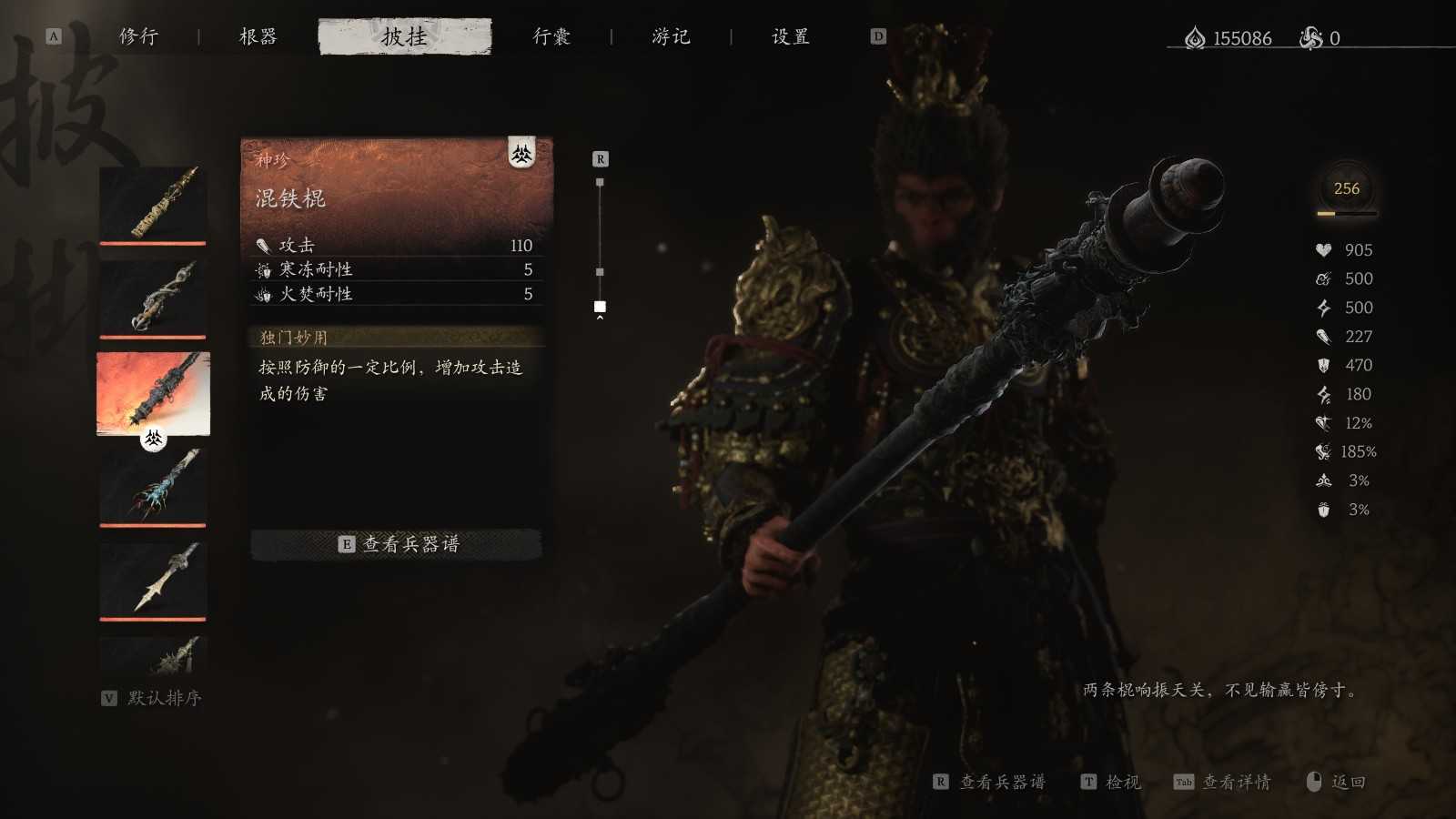Select the stamina lightning icon
Screen dimensions: 1456x819
coord(1321,308)
